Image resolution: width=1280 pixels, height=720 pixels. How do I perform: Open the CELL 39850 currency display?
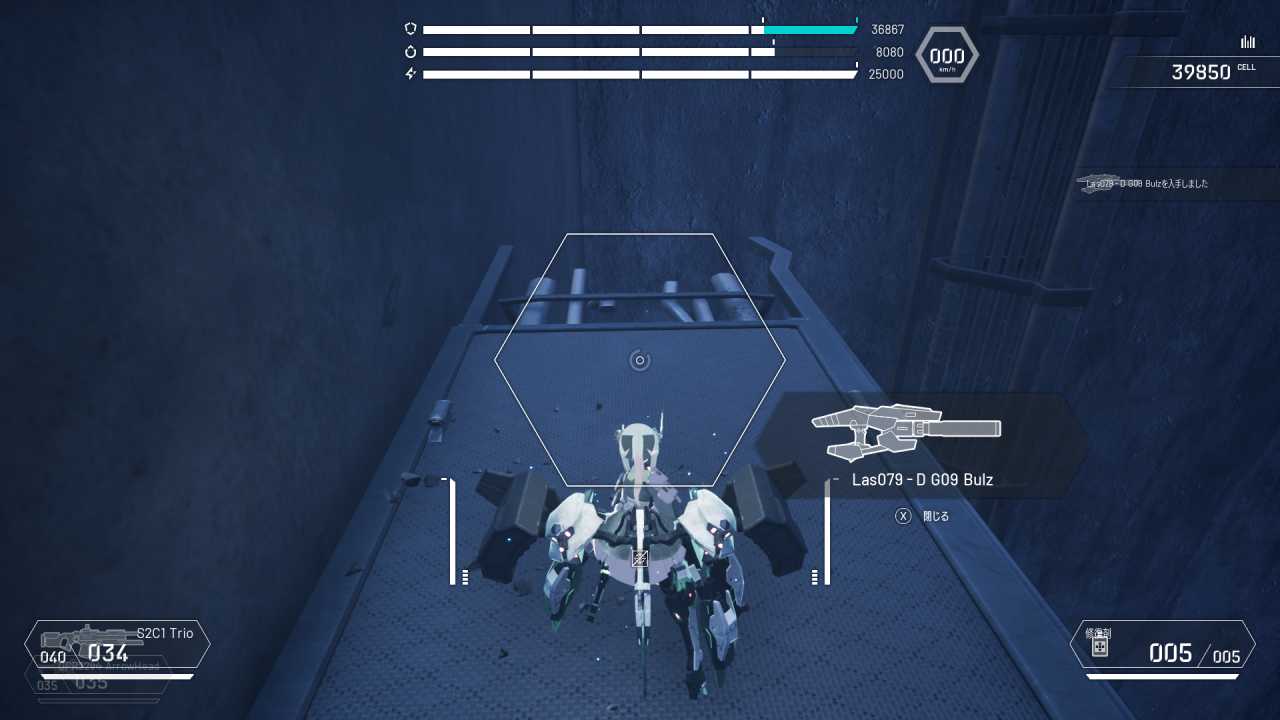pos(1199,70)
